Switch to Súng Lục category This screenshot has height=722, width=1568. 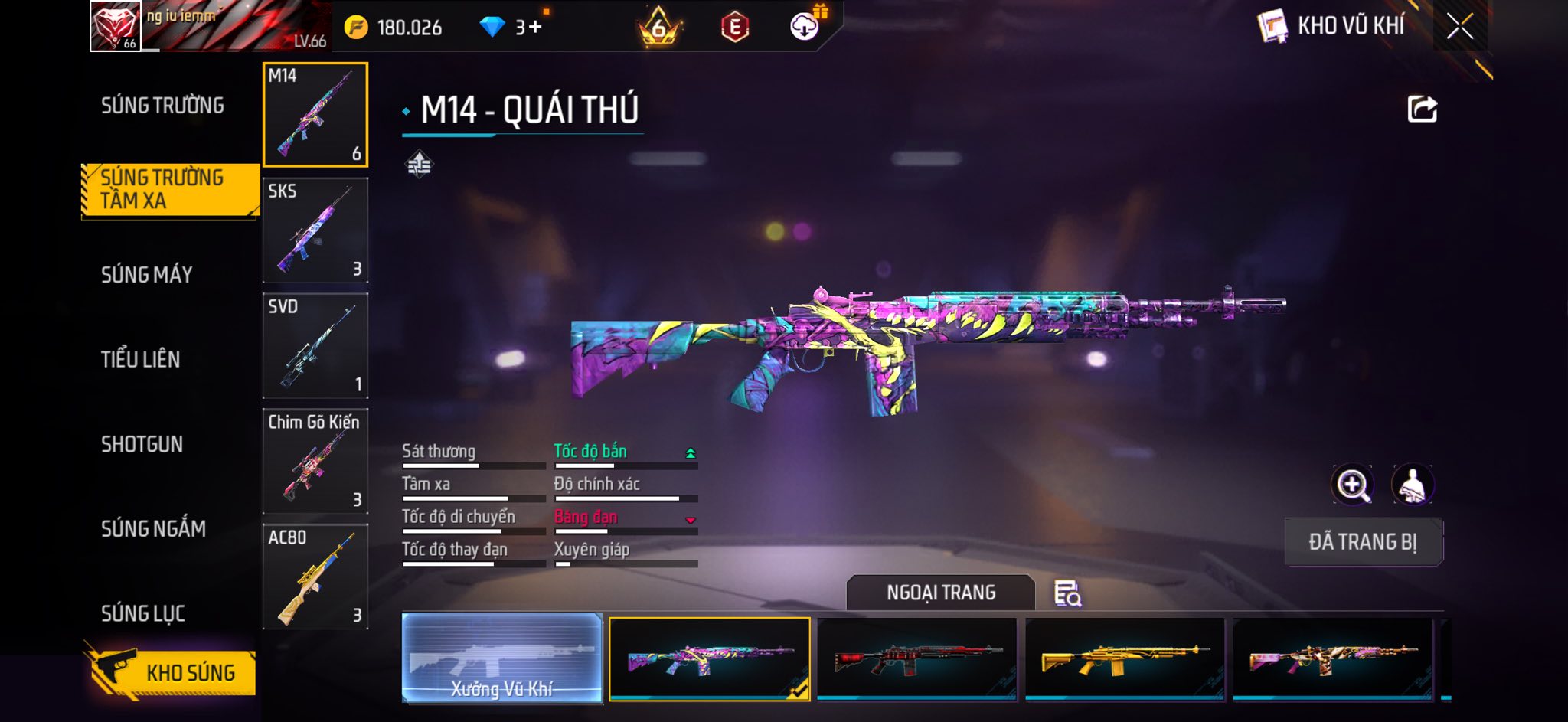142,613
